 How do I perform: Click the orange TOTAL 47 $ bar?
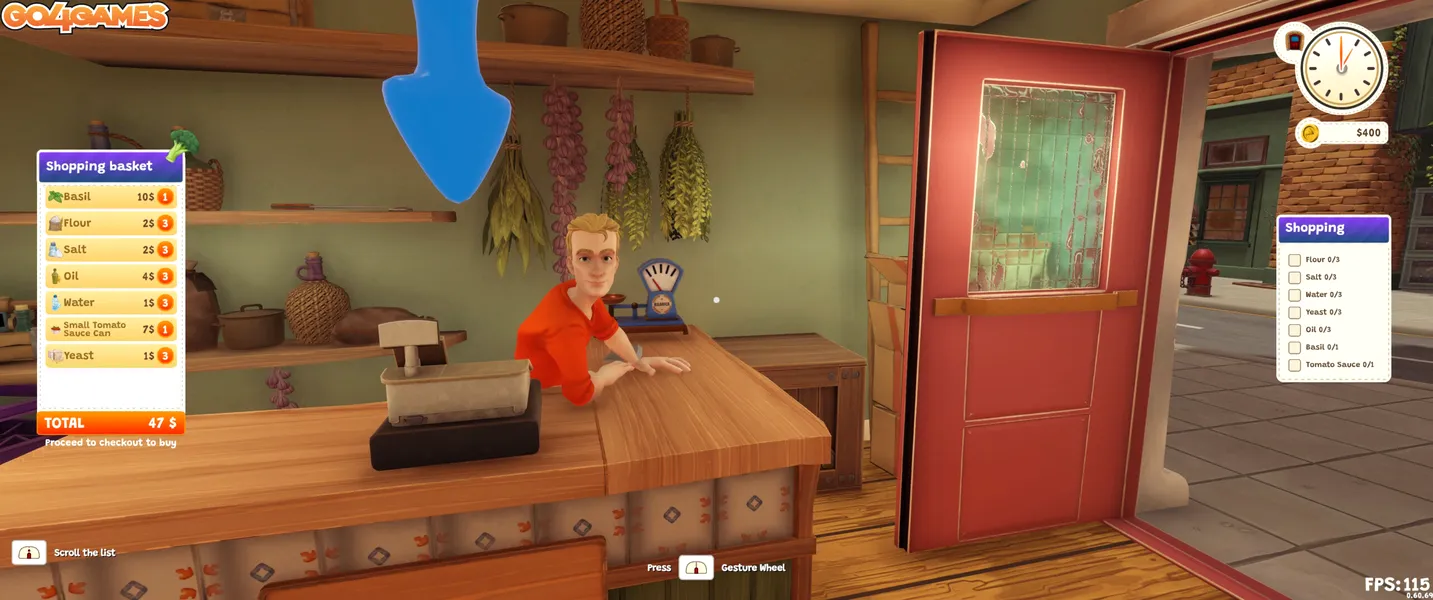pyautogui.click(x=110, y=423)
